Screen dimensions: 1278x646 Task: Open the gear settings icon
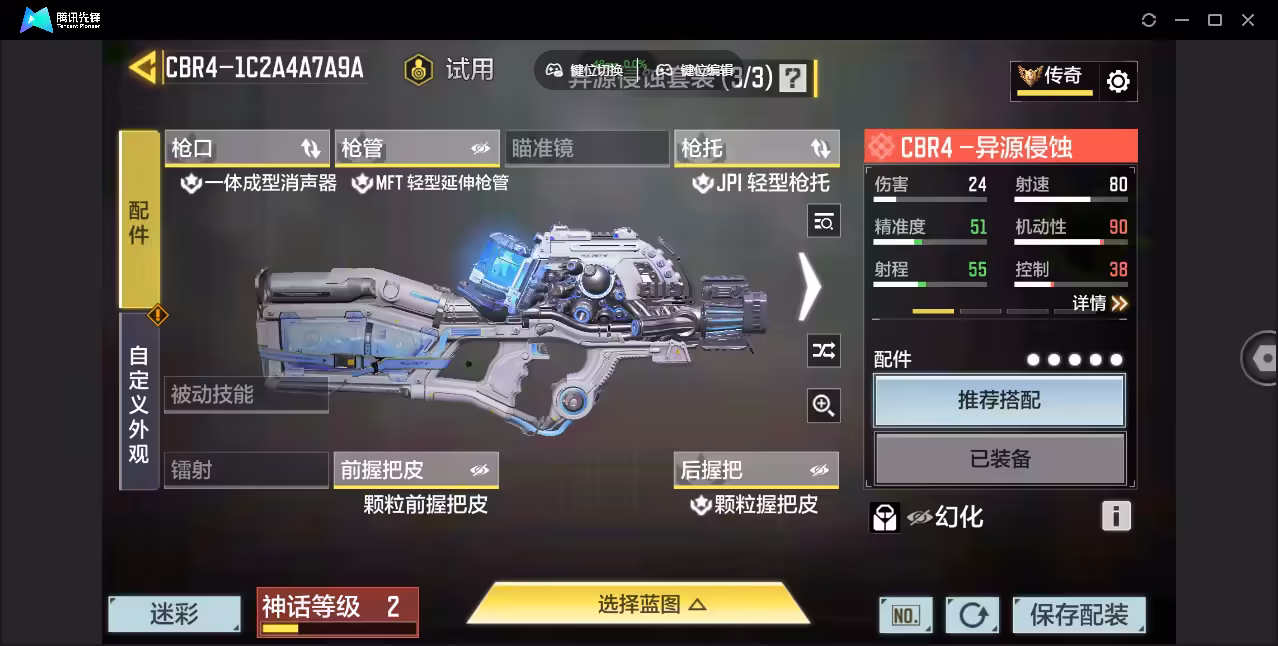tap(1118, 81)
